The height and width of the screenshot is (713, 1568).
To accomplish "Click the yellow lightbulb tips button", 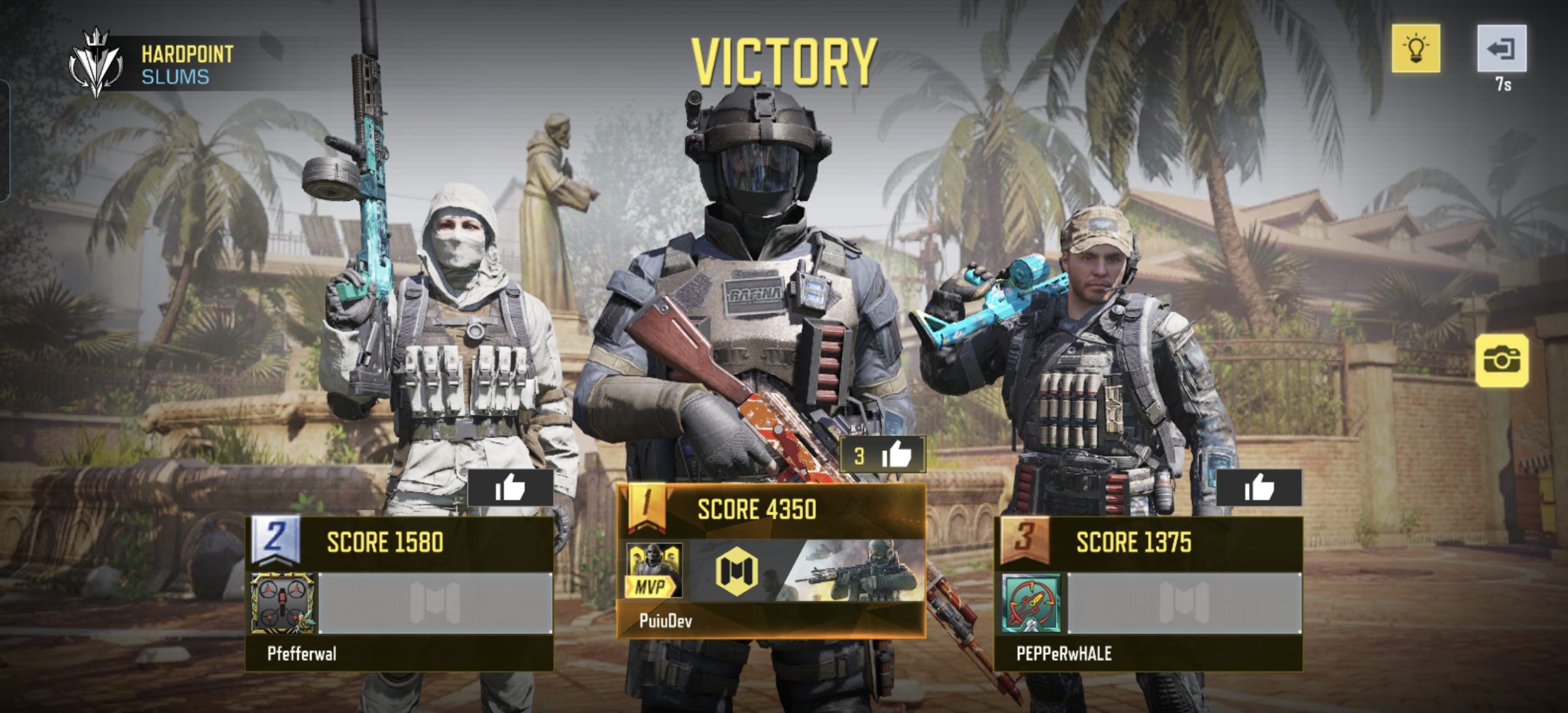I will click(1415, 48).
